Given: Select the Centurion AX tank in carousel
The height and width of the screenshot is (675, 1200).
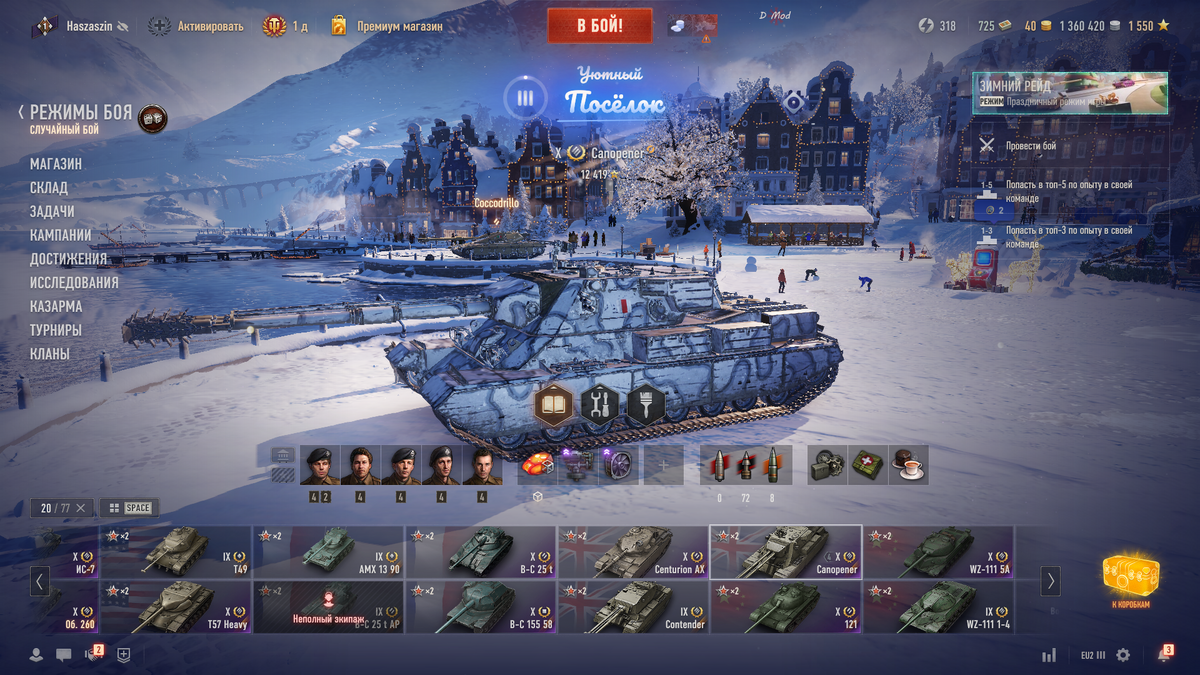Looking at the screenshot, I should 633,552.
